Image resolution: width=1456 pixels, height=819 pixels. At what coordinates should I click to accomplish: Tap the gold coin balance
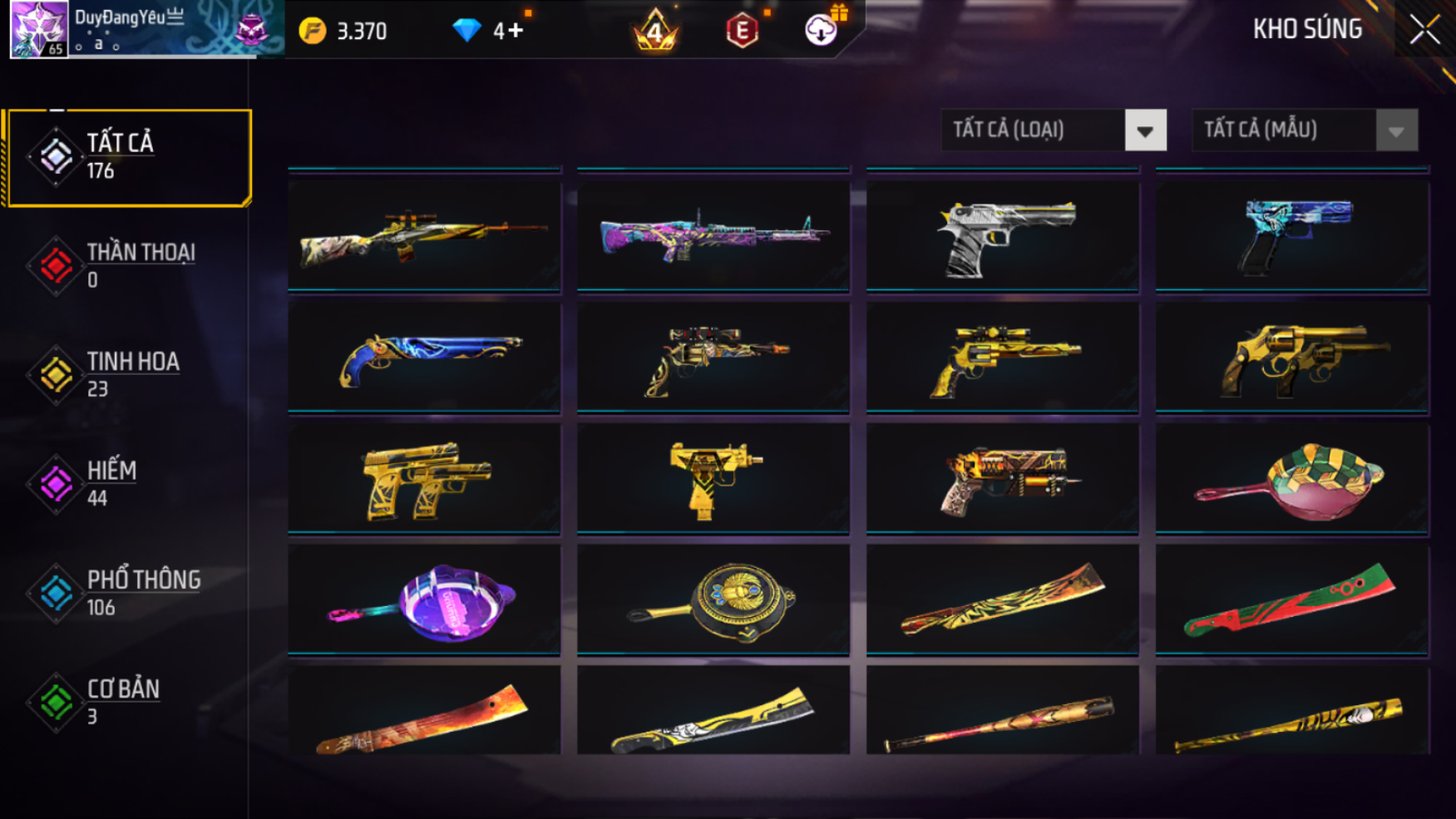coord(343,31)
